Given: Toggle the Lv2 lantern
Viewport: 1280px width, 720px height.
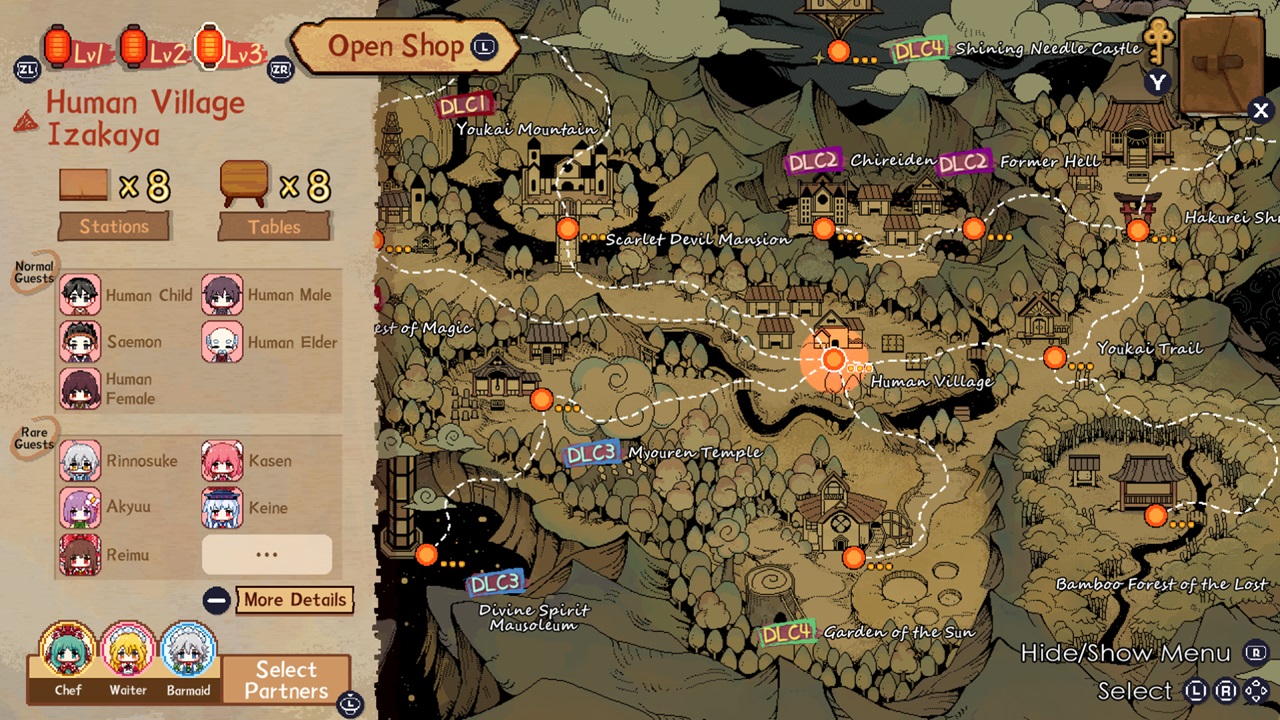Looking at the screenshot, I should [133, 47].
